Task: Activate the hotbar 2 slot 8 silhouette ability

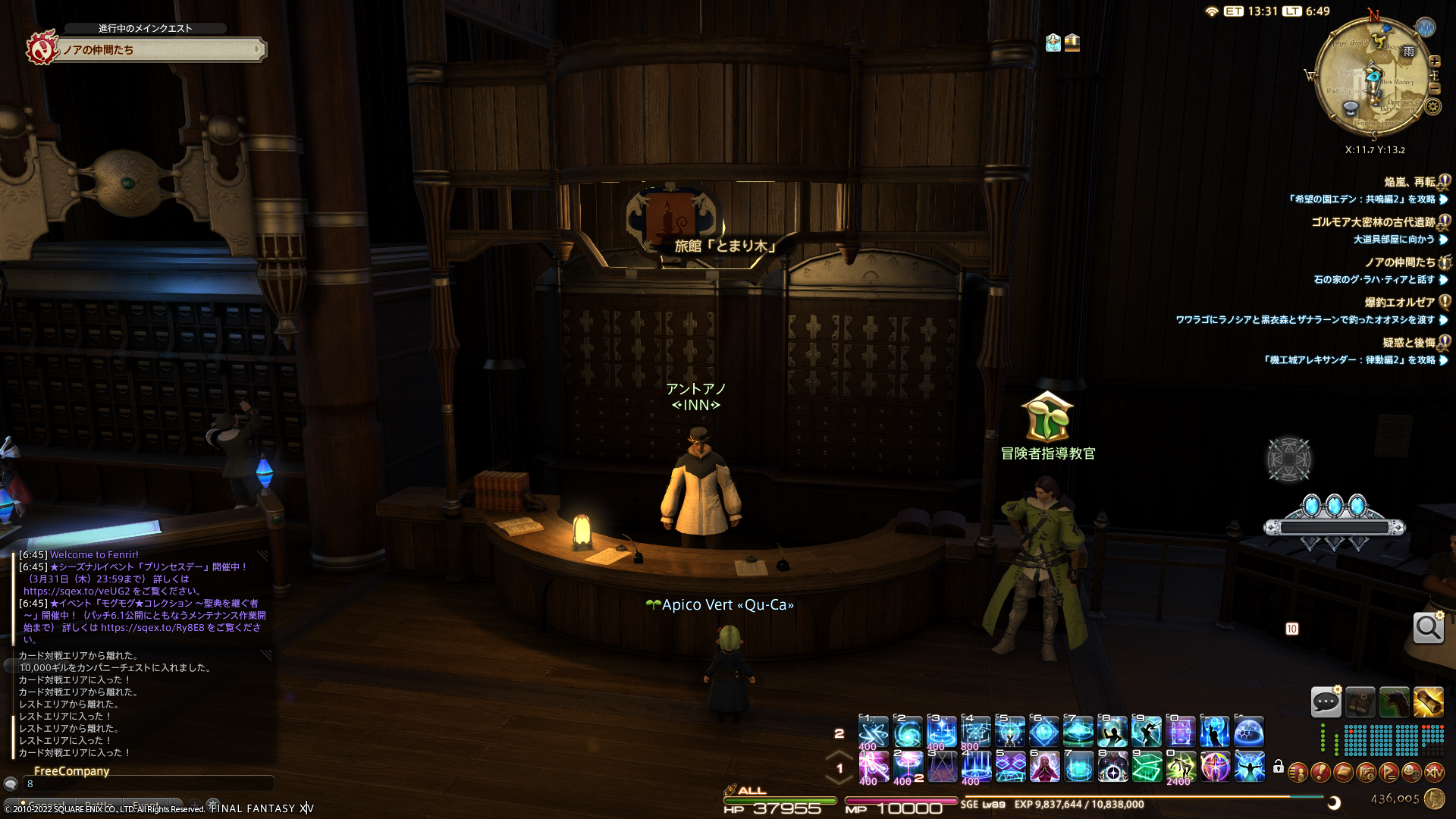Action: (x=1112, y=733)
